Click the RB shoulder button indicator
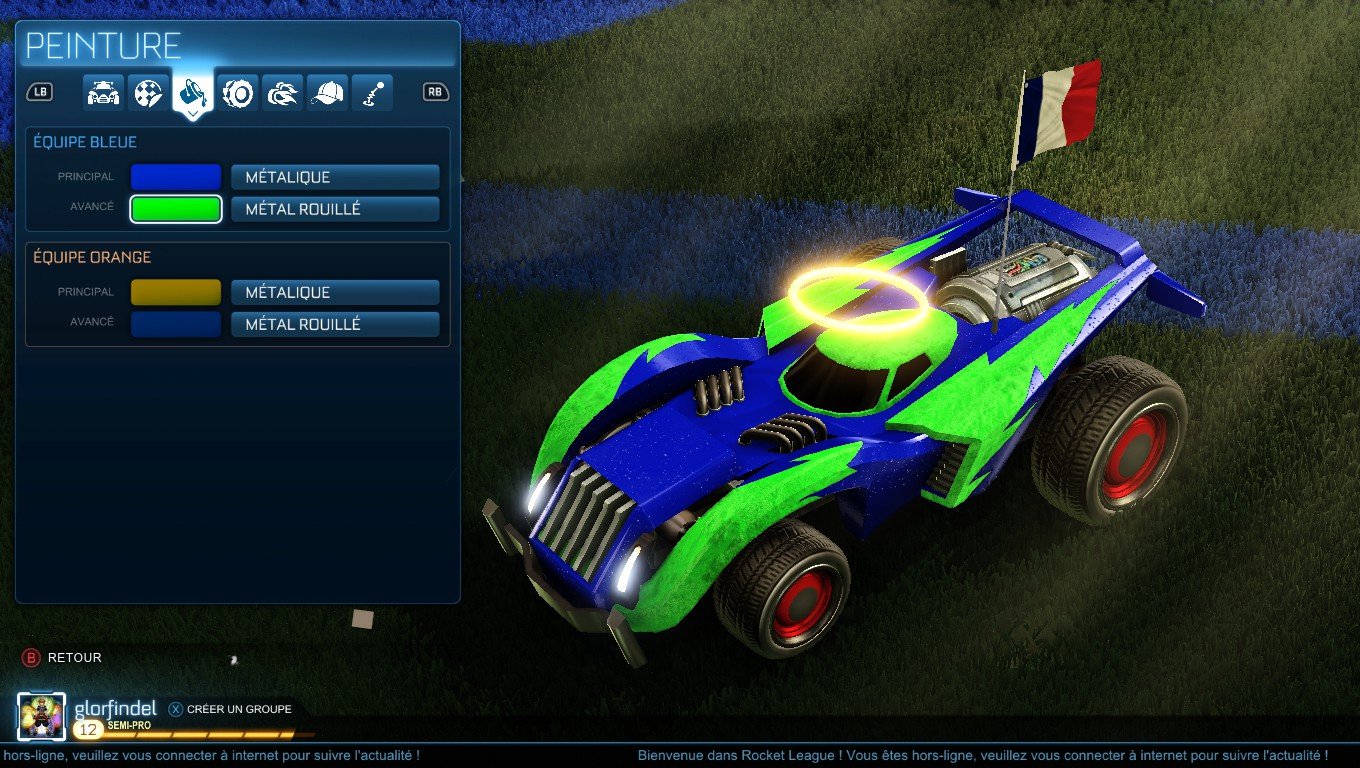Viewport: 1360px width, 768px height. (434, 92)
